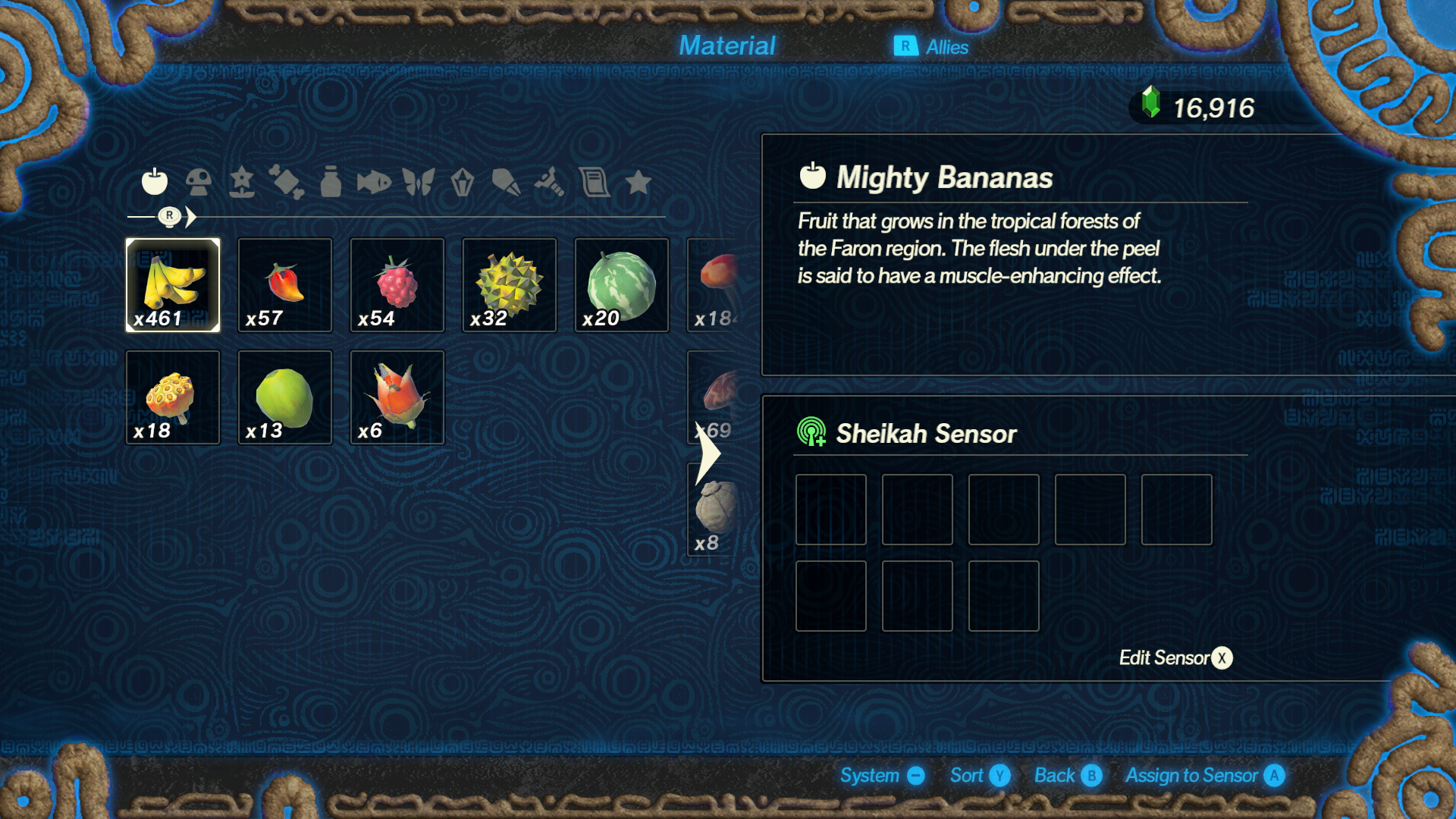Choose the voltfruit slot with 18 count
1456x819 pixels.
point(173,397)
